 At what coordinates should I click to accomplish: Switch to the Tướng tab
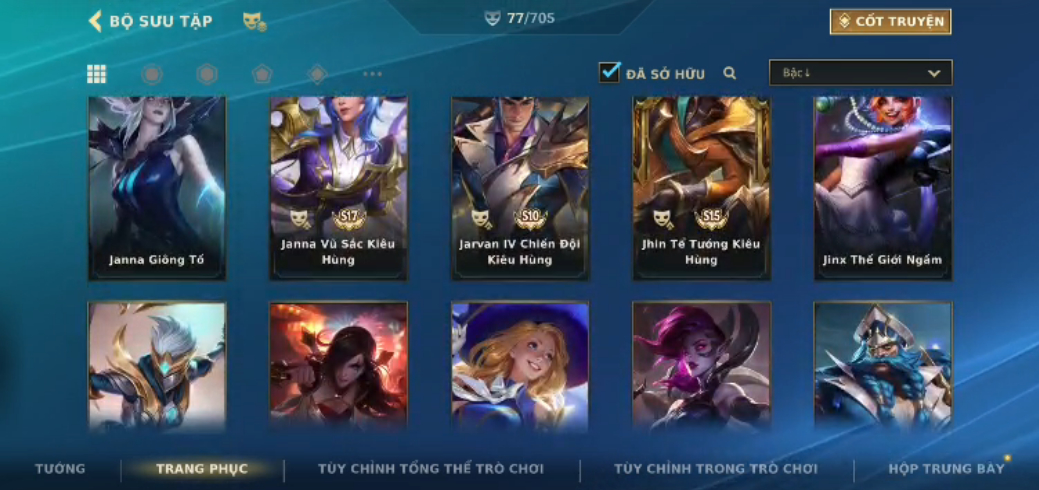click(x=60, y=468)
